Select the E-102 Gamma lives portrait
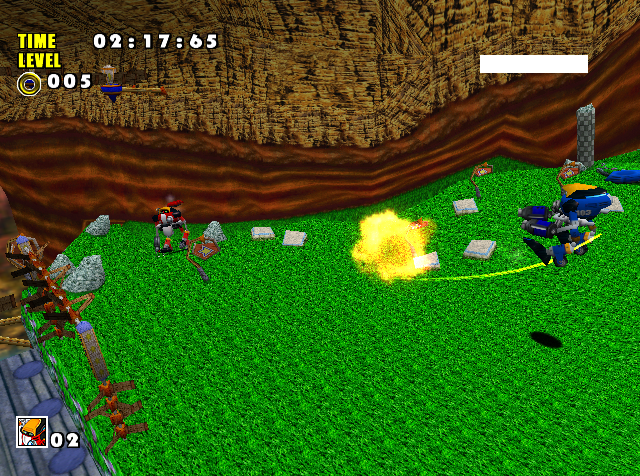Screen dimensions: 640x476 point(31,432)
